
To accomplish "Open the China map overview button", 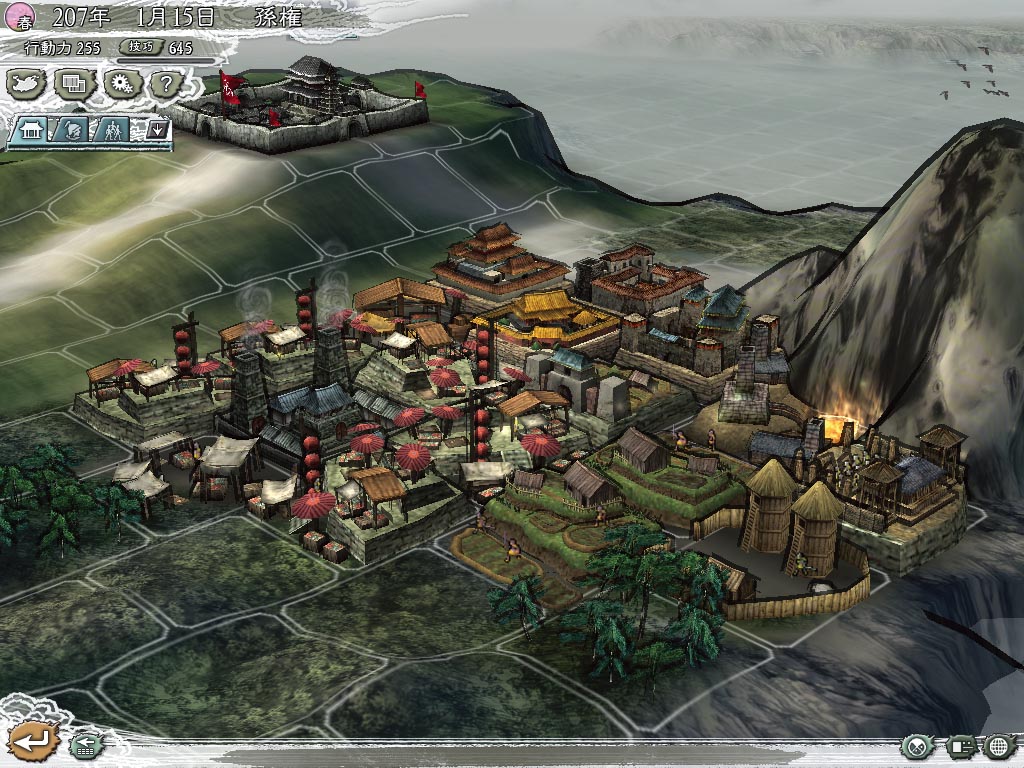I will click(27, 83).
